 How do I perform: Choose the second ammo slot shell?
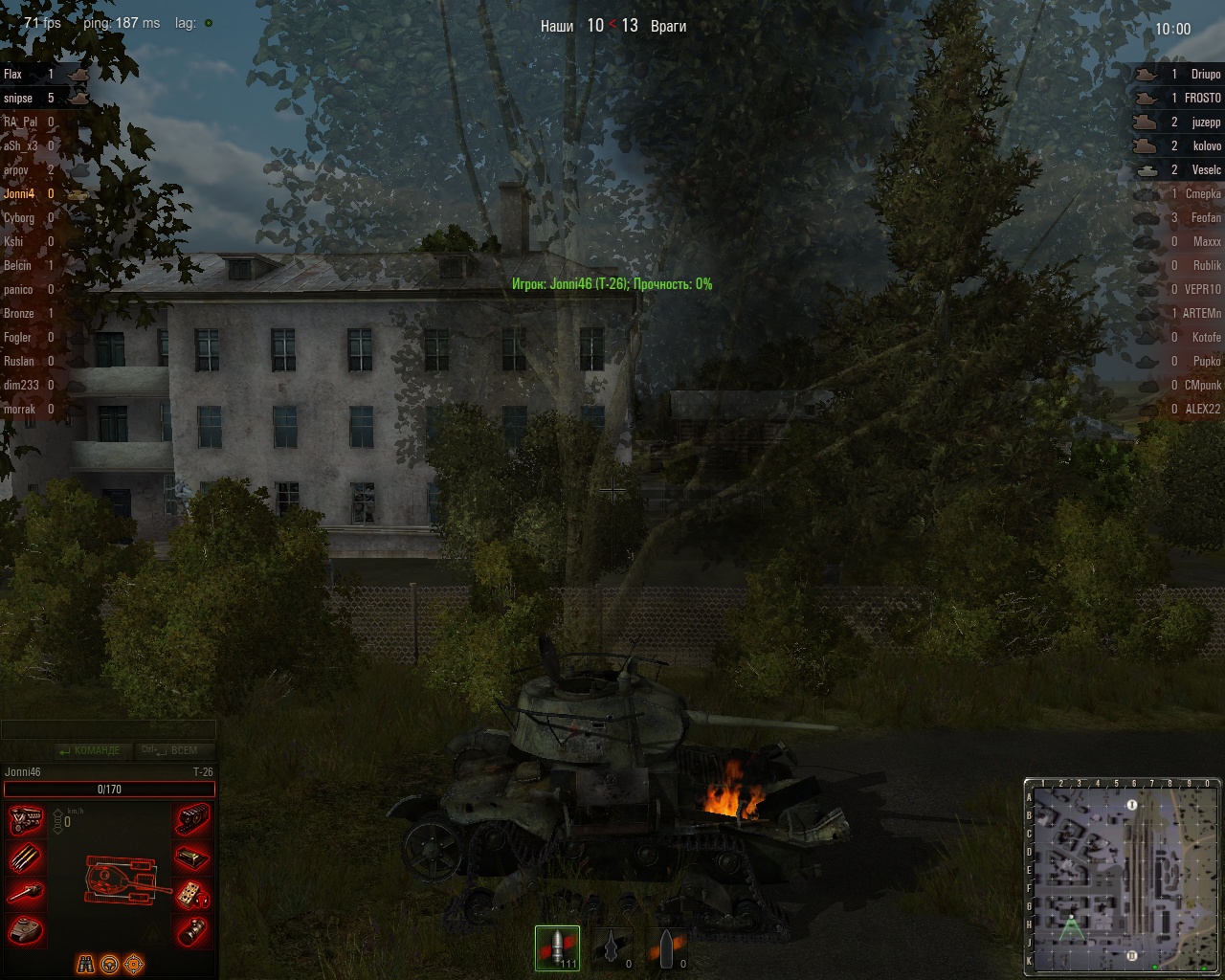click(612, 947)
